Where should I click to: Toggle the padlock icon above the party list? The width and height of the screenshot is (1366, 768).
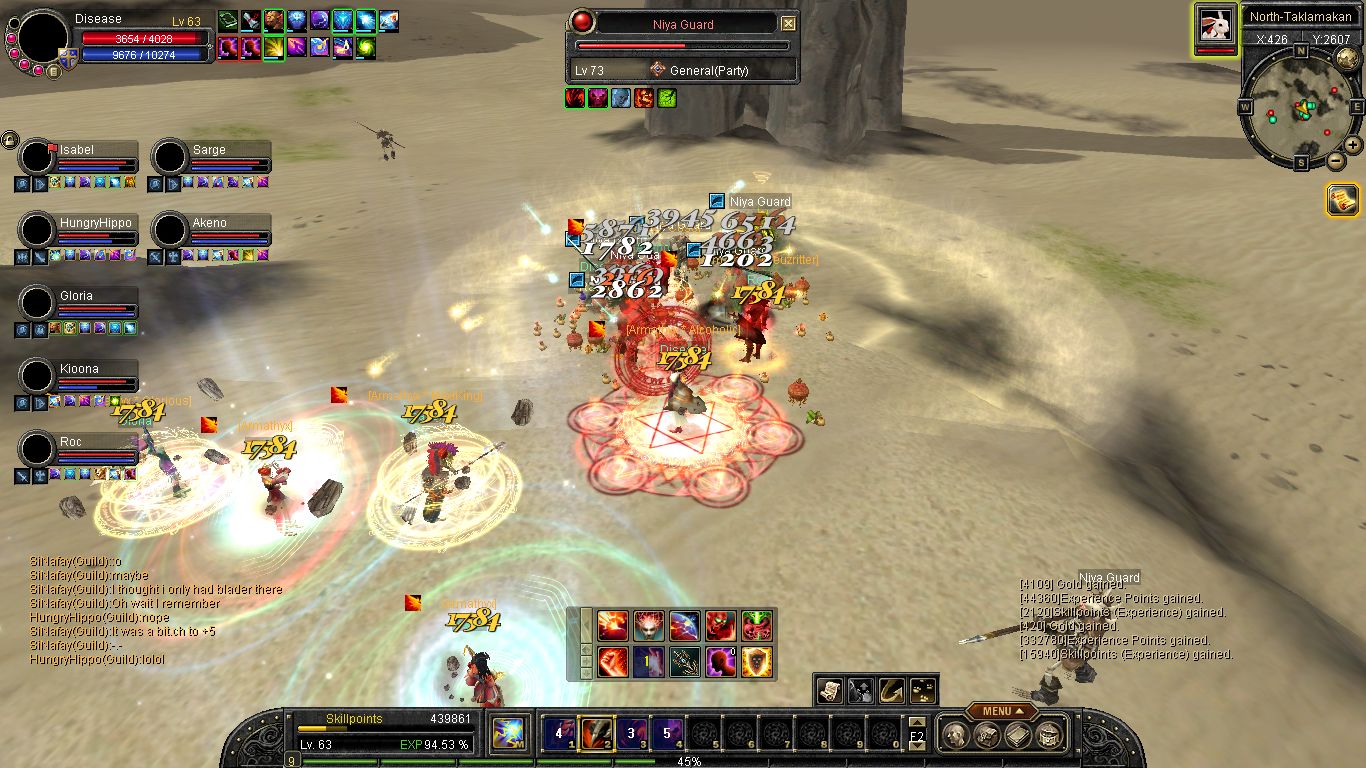tap(9, 139)
